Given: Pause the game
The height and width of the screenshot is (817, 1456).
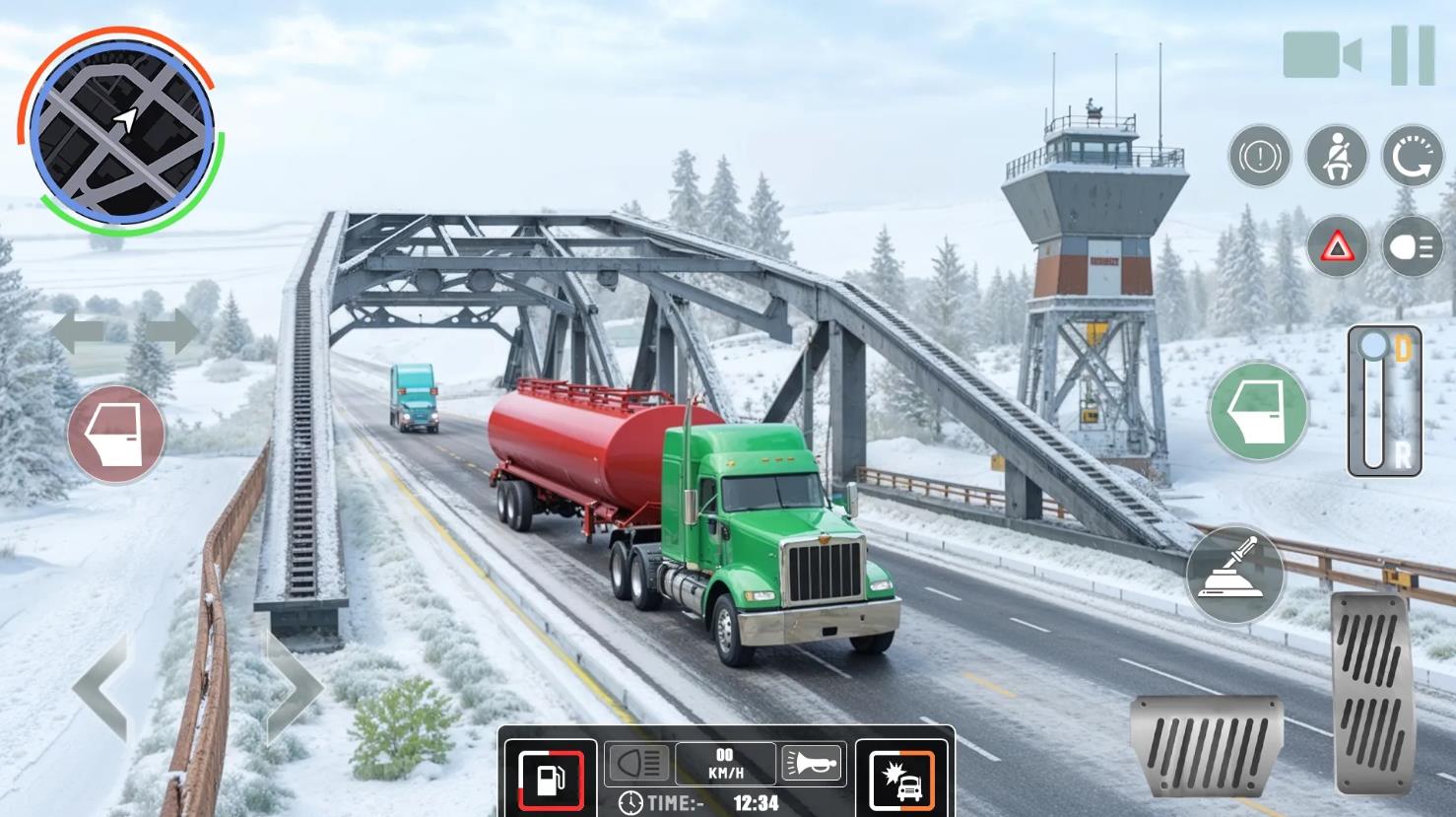Looking at the screenshot, I should point(1413,55).
